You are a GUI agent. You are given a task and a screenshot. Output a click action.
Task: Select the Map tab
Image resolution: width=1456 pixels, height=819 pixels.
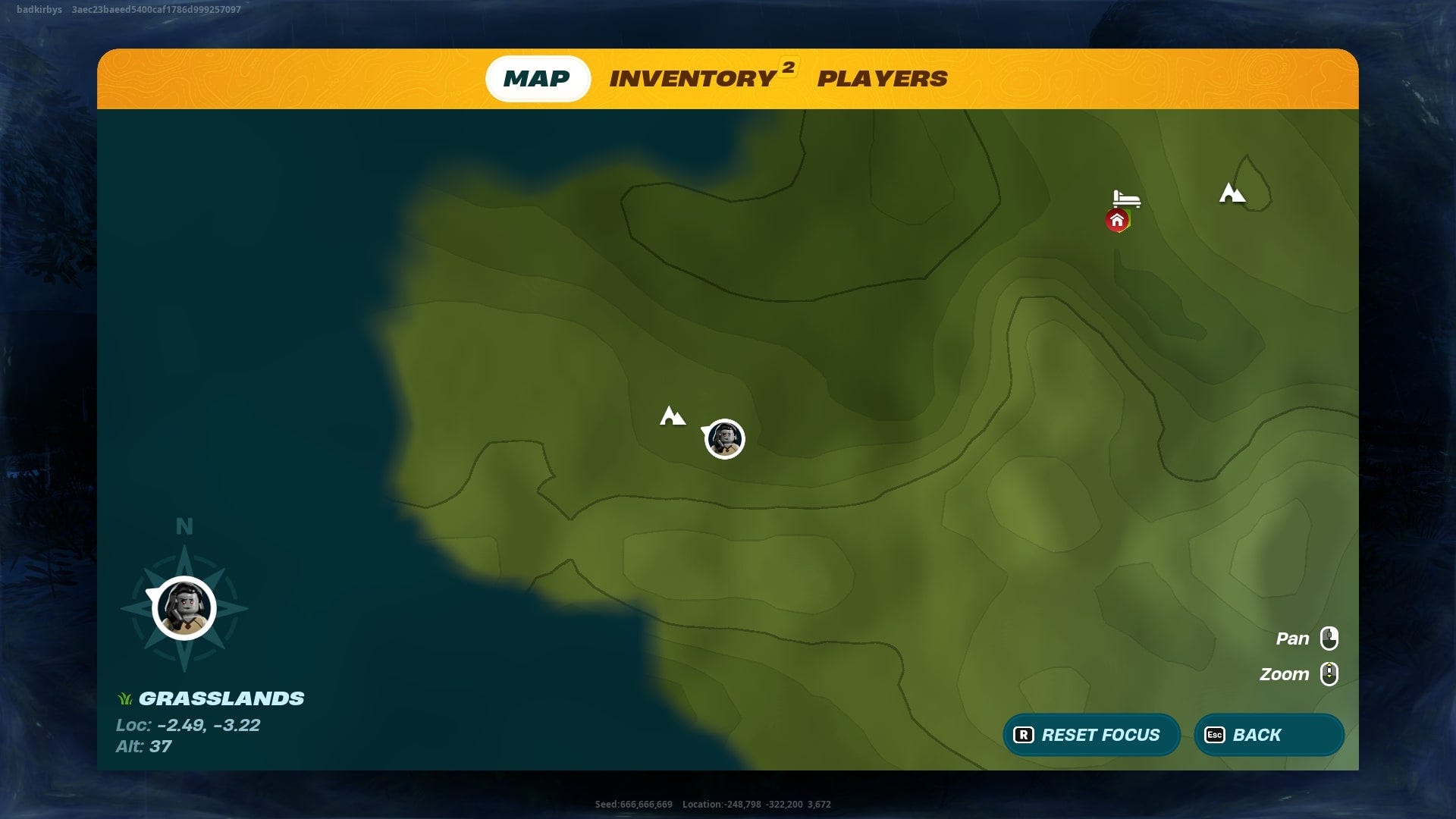point(538,78)
